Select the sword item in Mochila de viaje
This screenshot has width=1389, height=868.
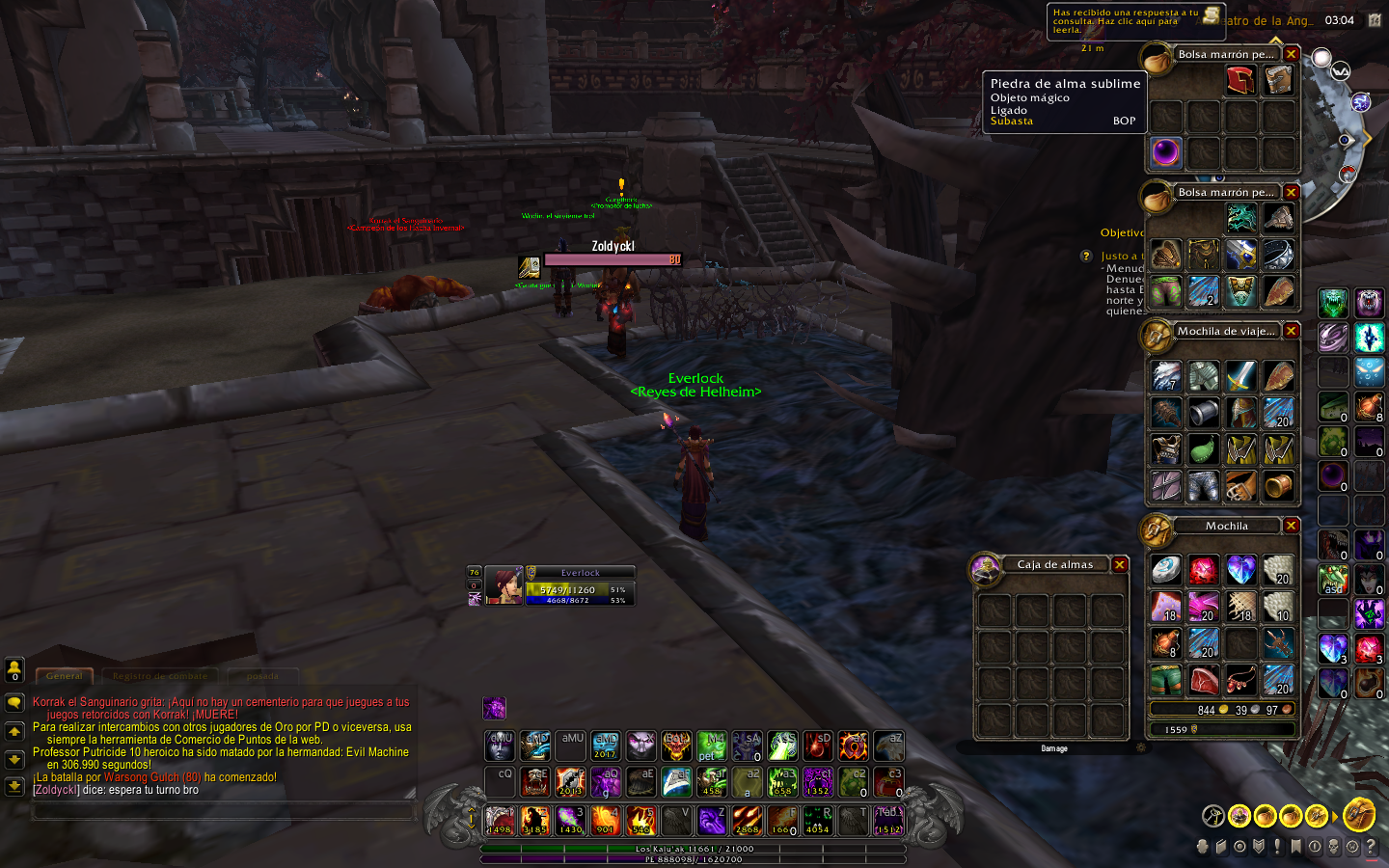(1240, 375)
